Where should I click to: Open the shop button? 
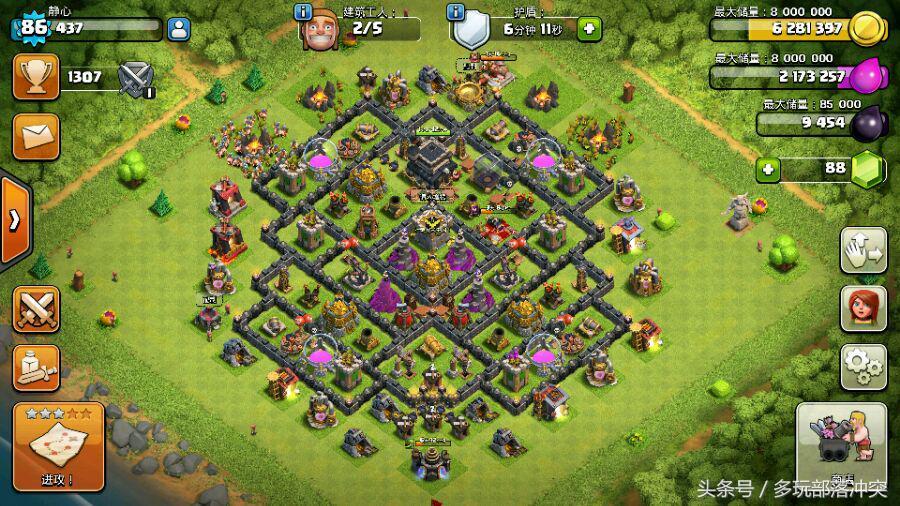(841, 448)
